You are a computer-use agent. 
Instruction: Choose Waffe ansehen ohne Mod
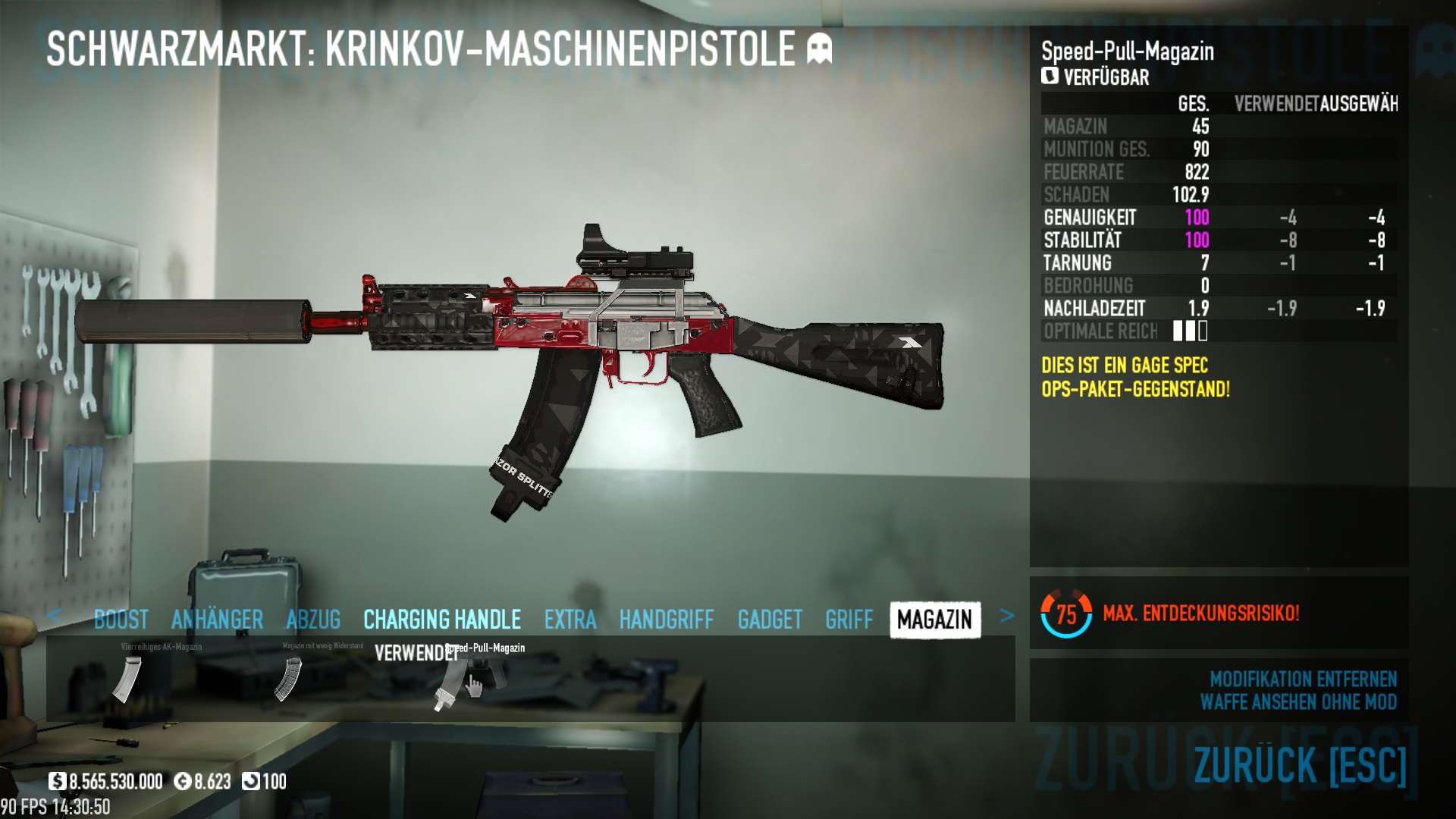click(x=1298, y=702)
